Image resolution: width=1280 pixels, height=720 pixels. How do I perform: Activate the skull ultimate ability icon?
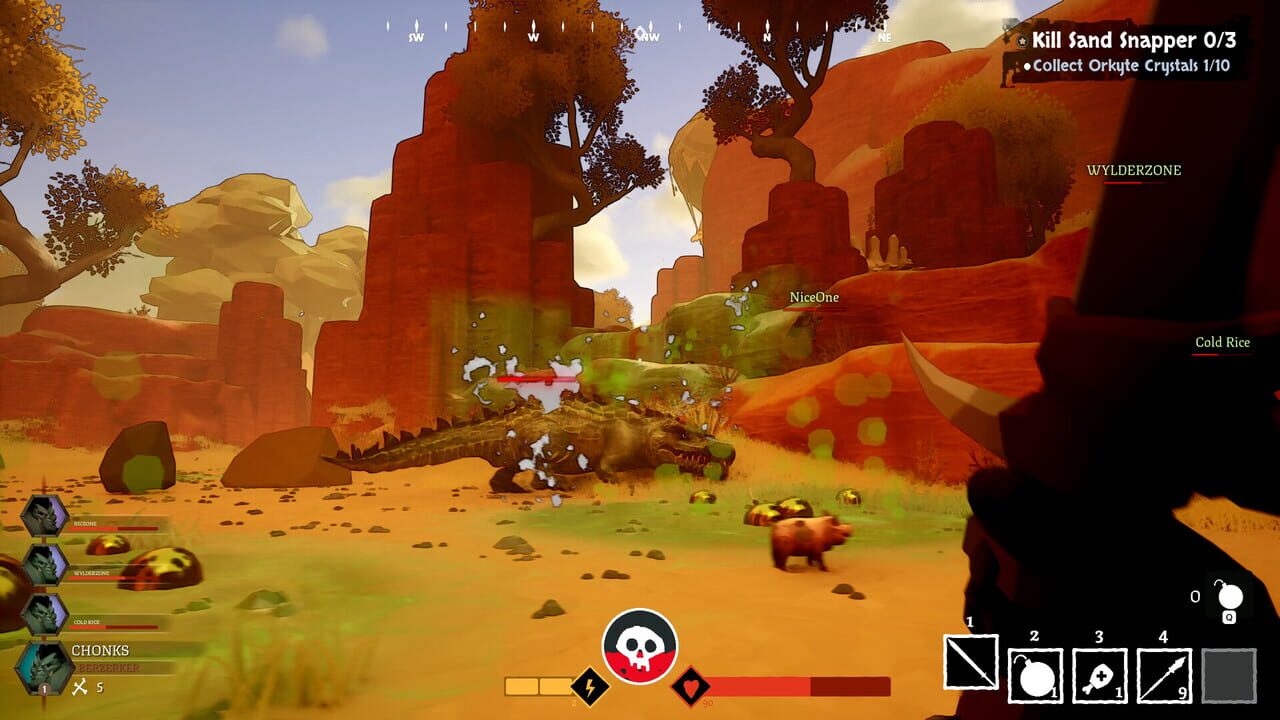[640, 644]
